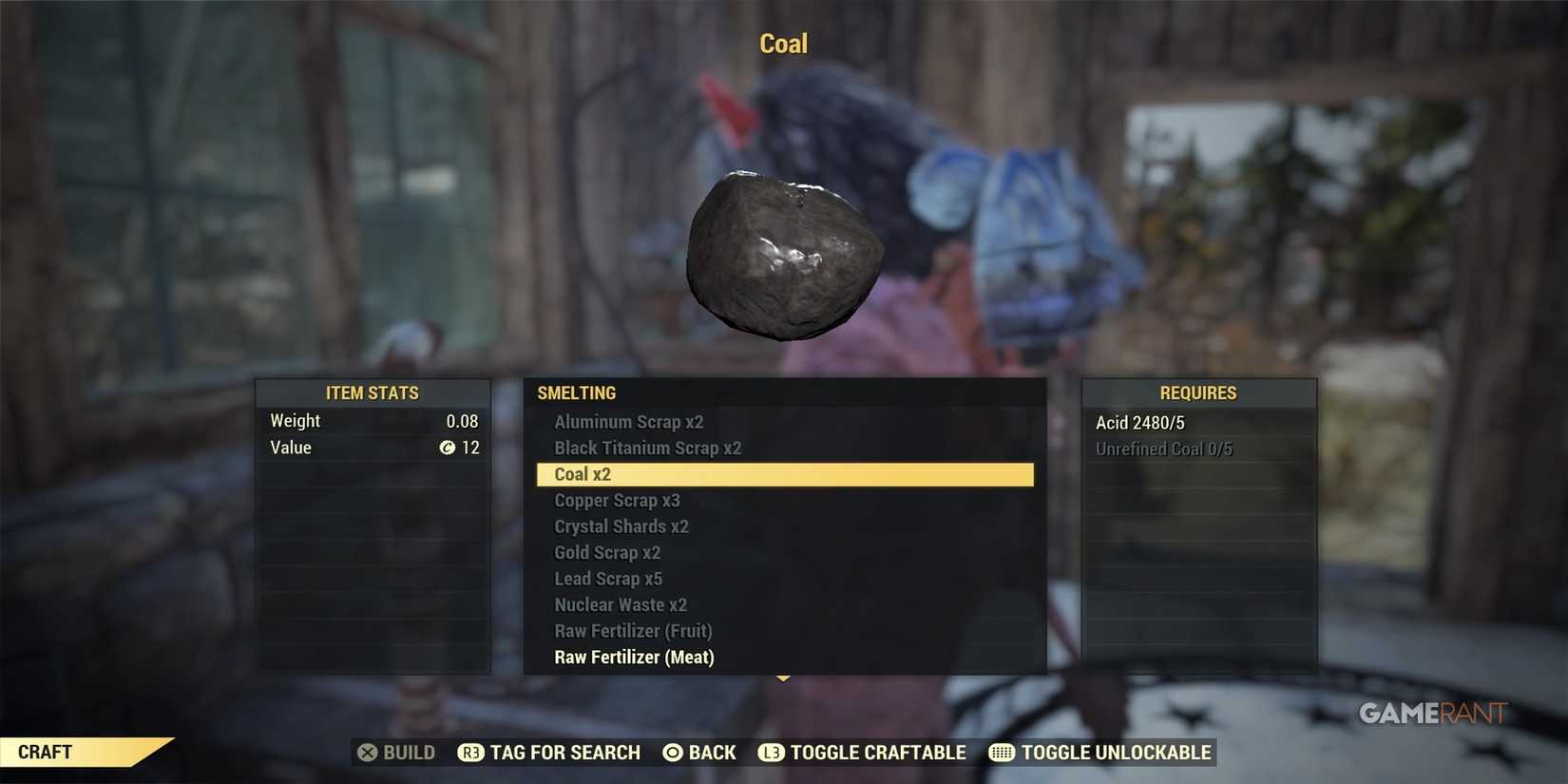Switch to the CRAFT tab
This screenshot has height=784, width=1568.
45,752
